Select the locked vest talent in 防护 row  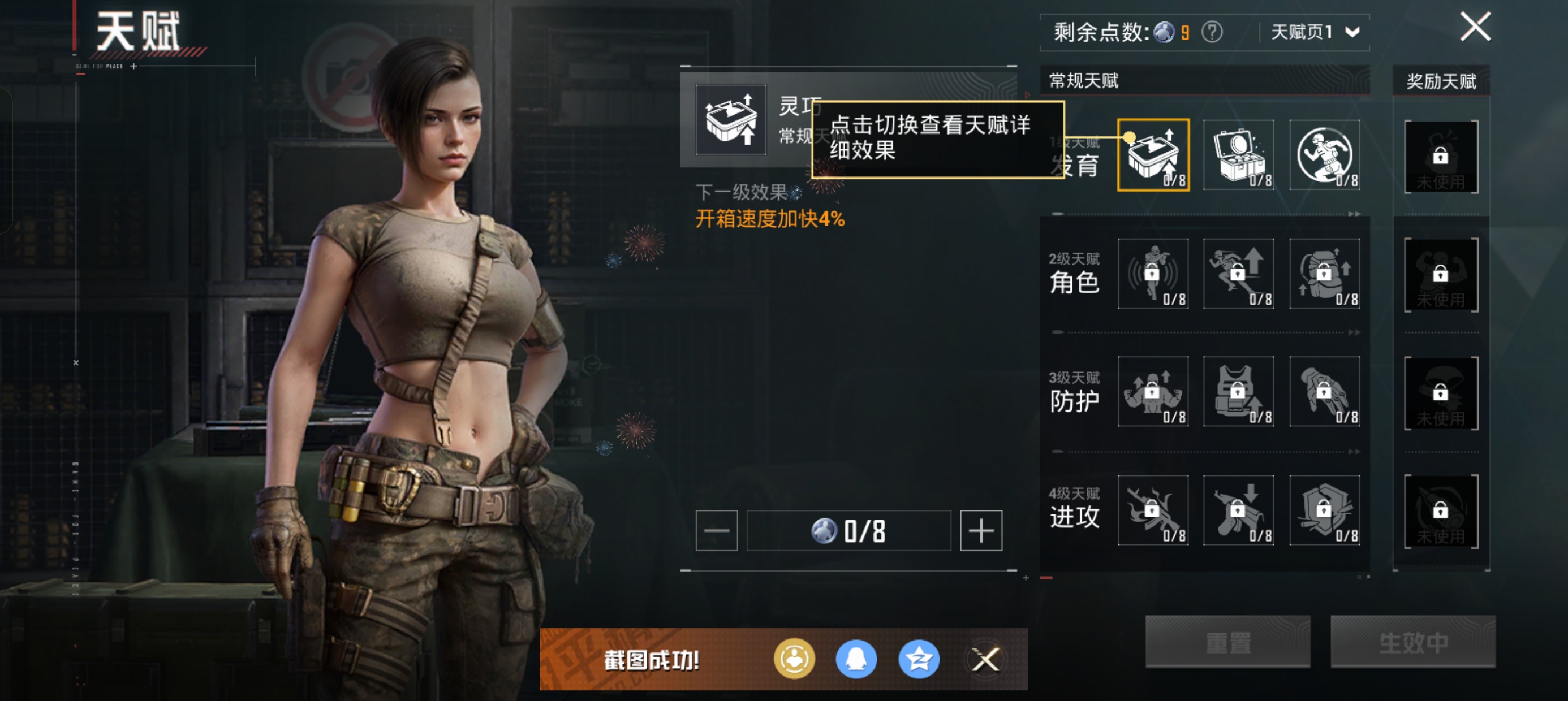point(1239,392)
